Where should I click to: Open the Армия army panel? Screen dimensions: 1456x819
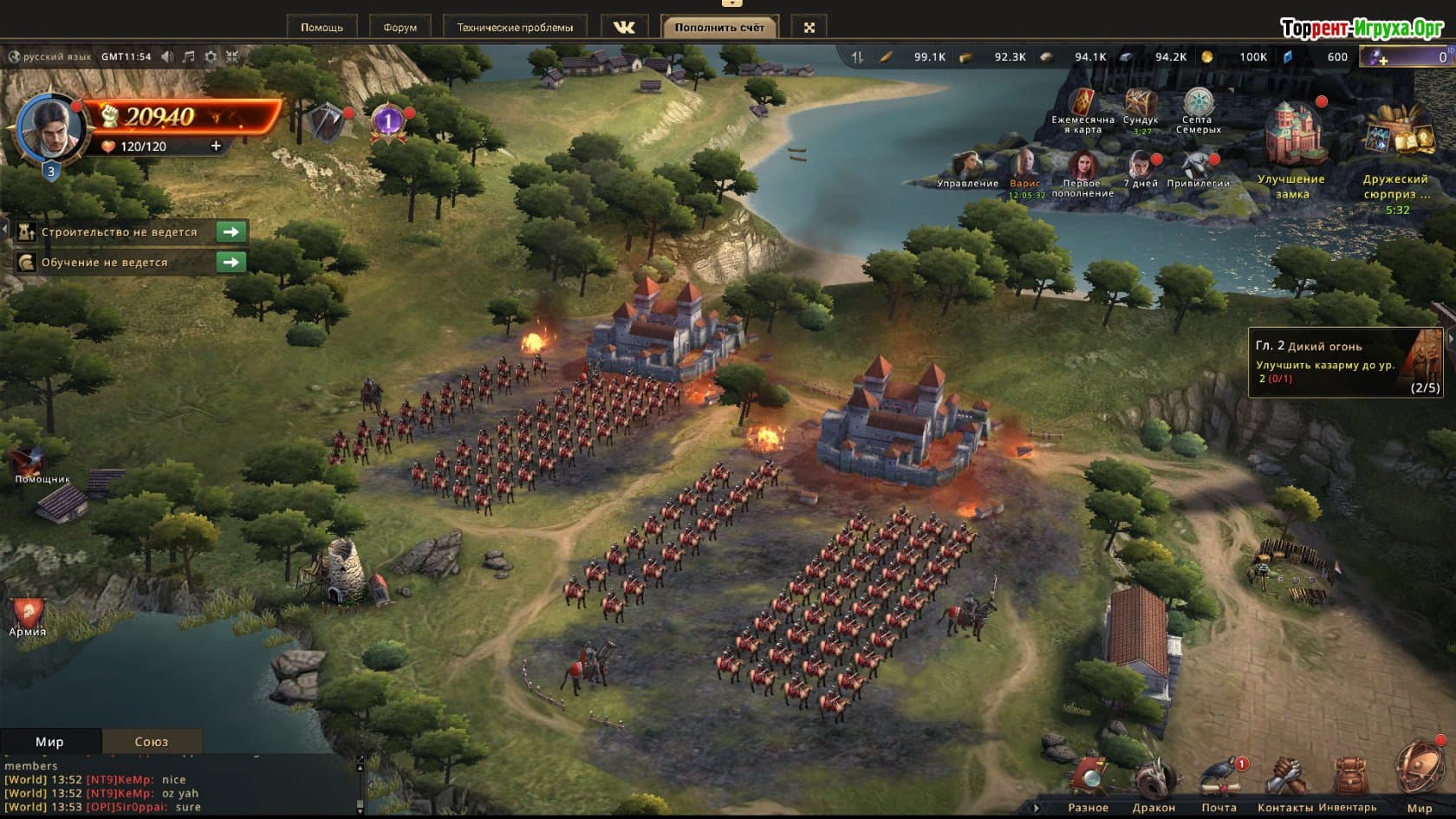point(28,615)
